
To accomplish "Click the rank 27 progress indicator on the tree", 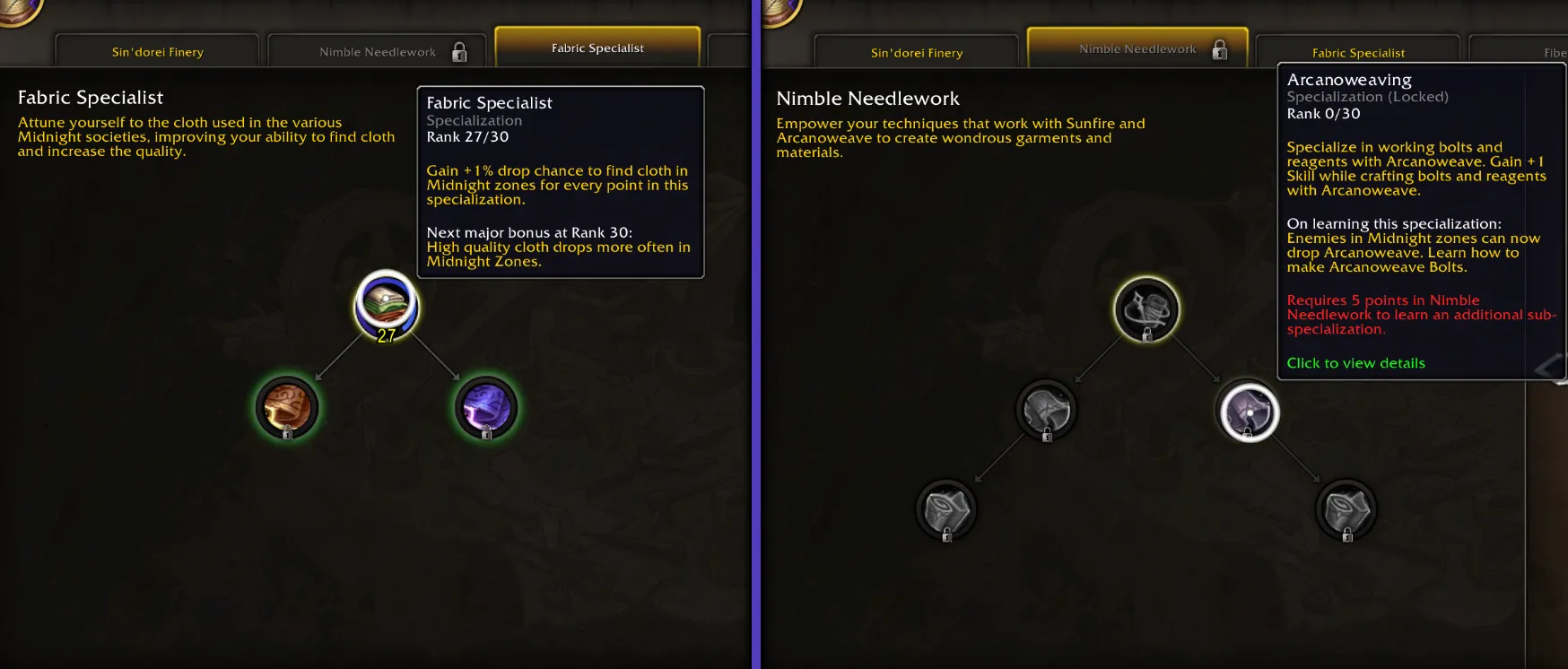I will (387, 336).
